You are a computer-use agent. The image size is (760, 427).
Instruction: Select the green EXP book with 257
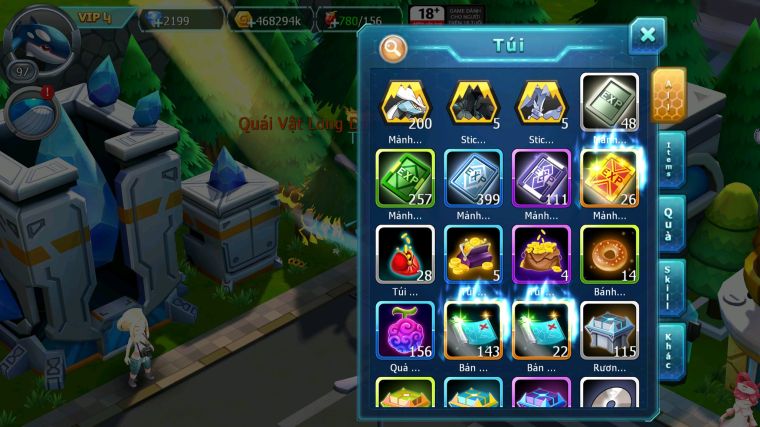(405, 178)
